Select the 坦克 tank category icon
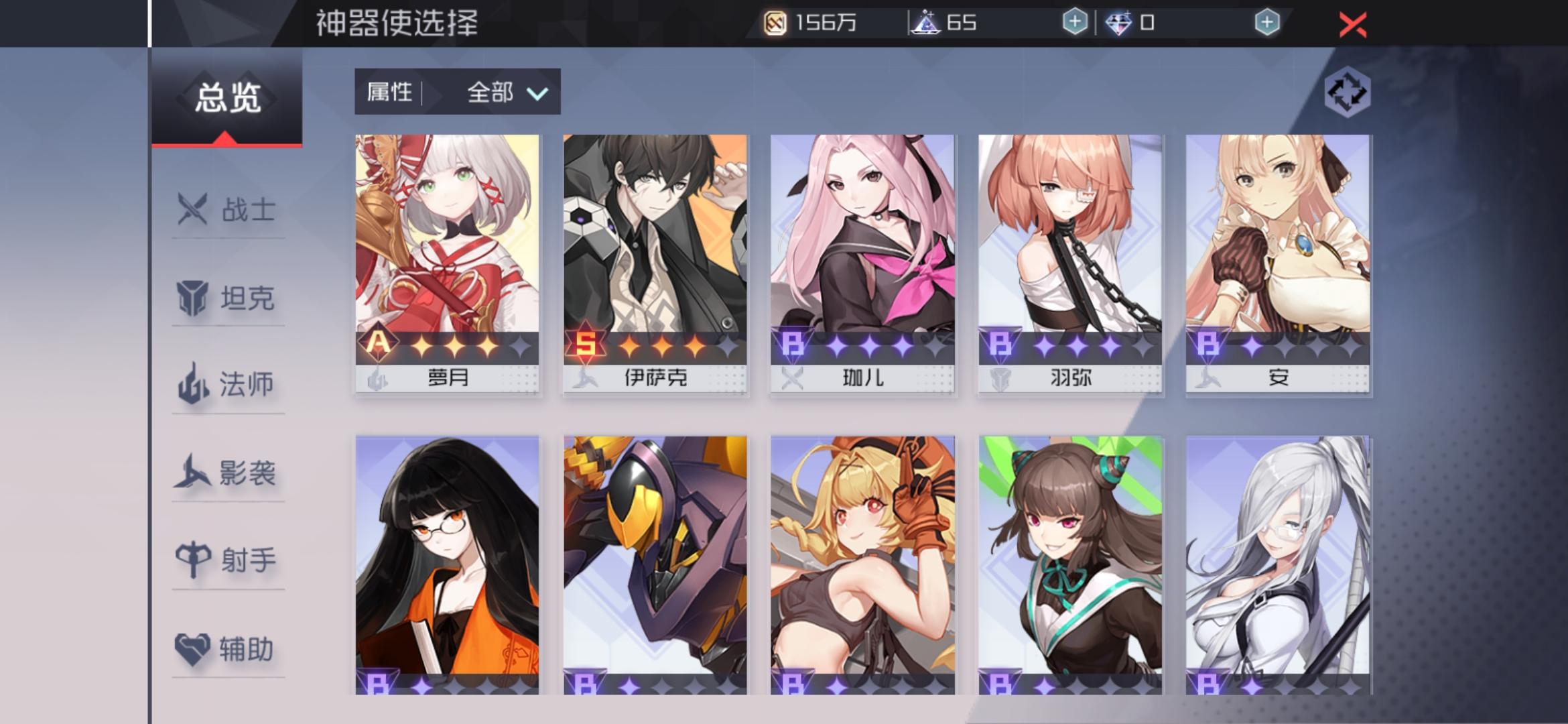 [x=191, y=300]
